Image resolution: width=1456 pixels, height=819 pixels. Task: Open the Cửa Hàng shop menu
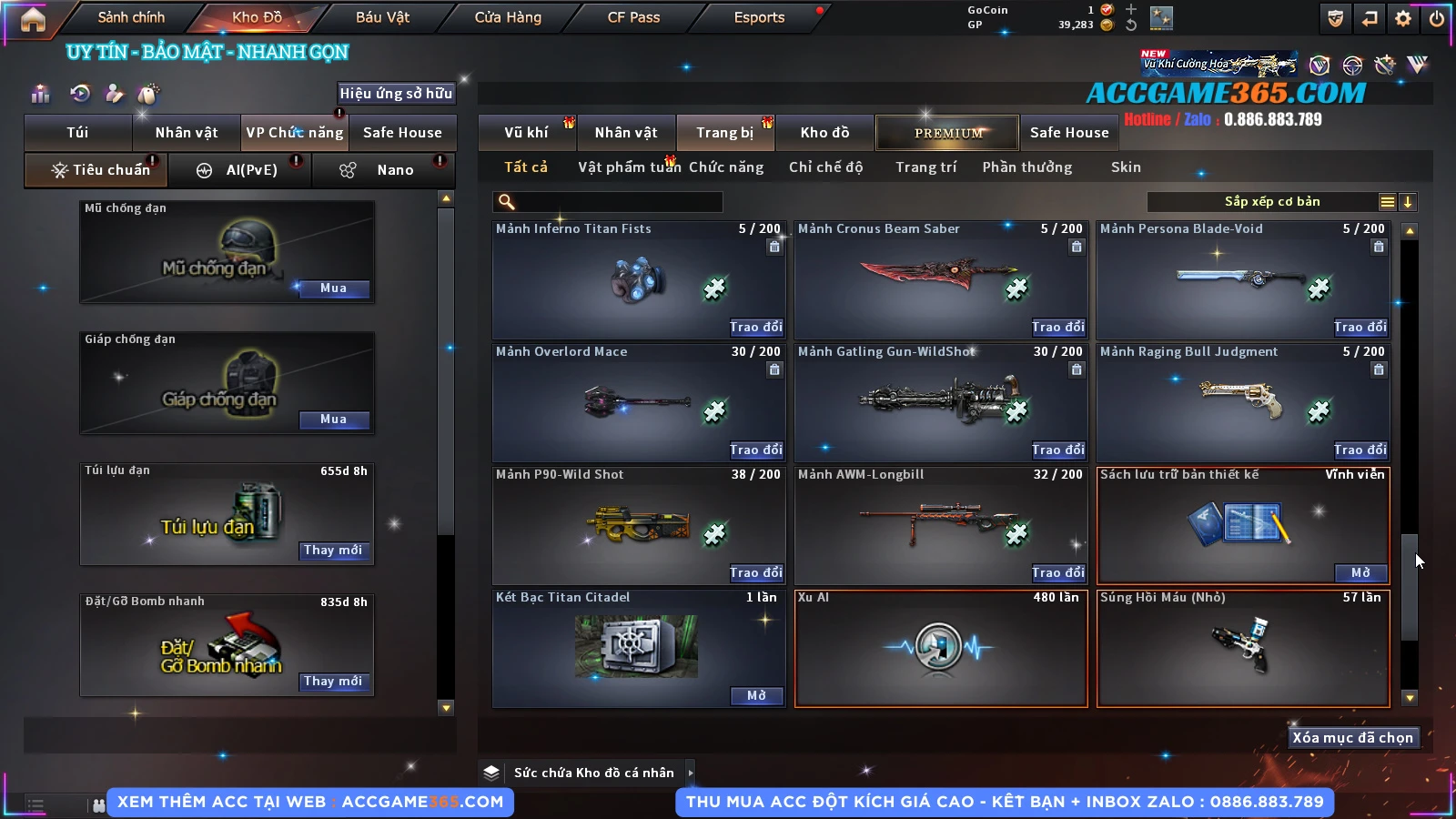coord(508,17)
